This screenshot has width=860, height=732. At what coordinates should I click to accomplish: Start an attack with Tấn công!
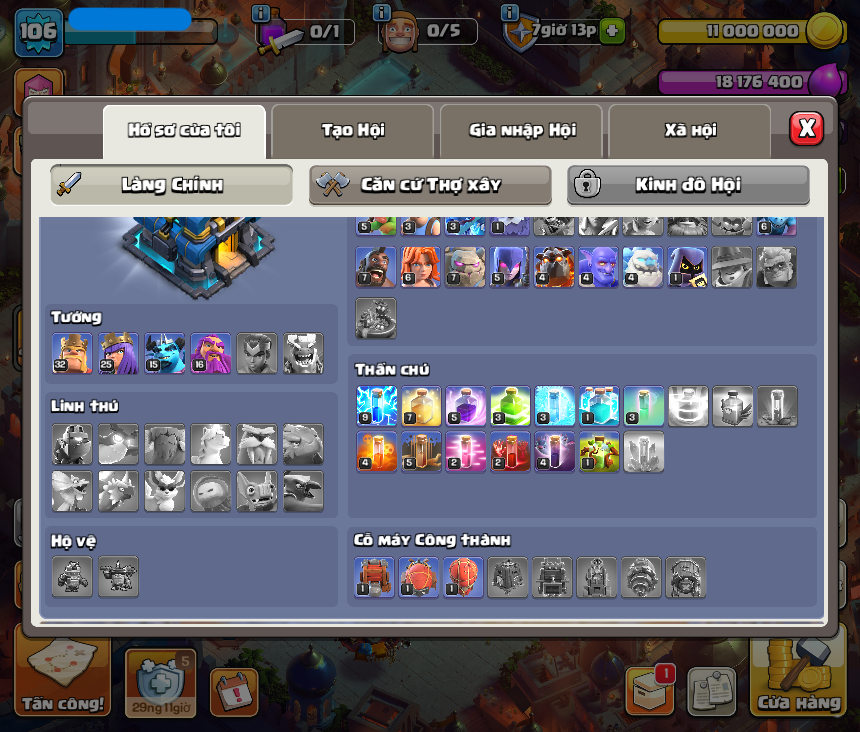pyautogui.click(x=63, y=680)
